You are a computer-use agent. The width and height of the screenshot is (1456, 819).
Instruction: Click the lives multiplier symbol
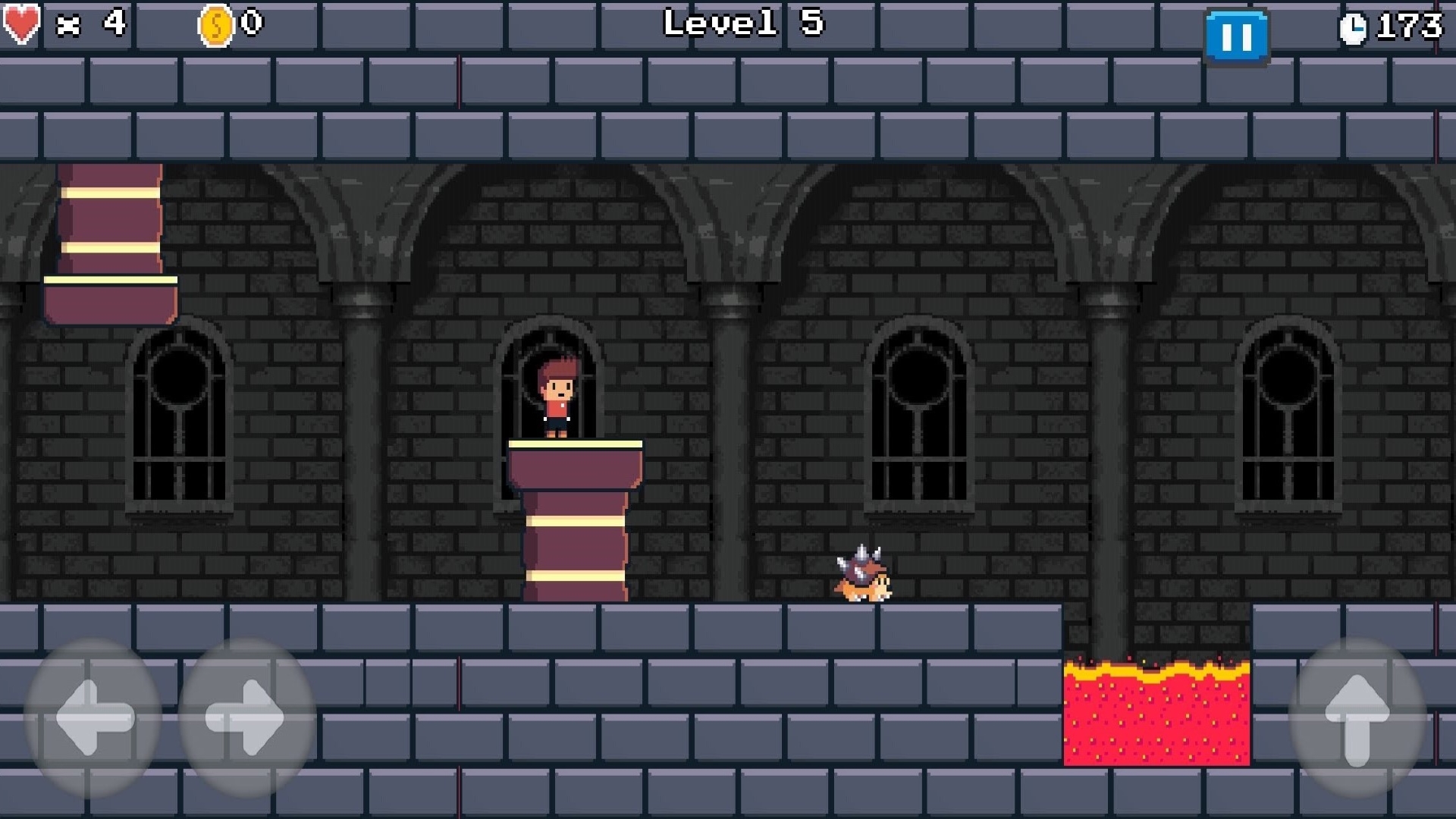[x=70, y=24]
